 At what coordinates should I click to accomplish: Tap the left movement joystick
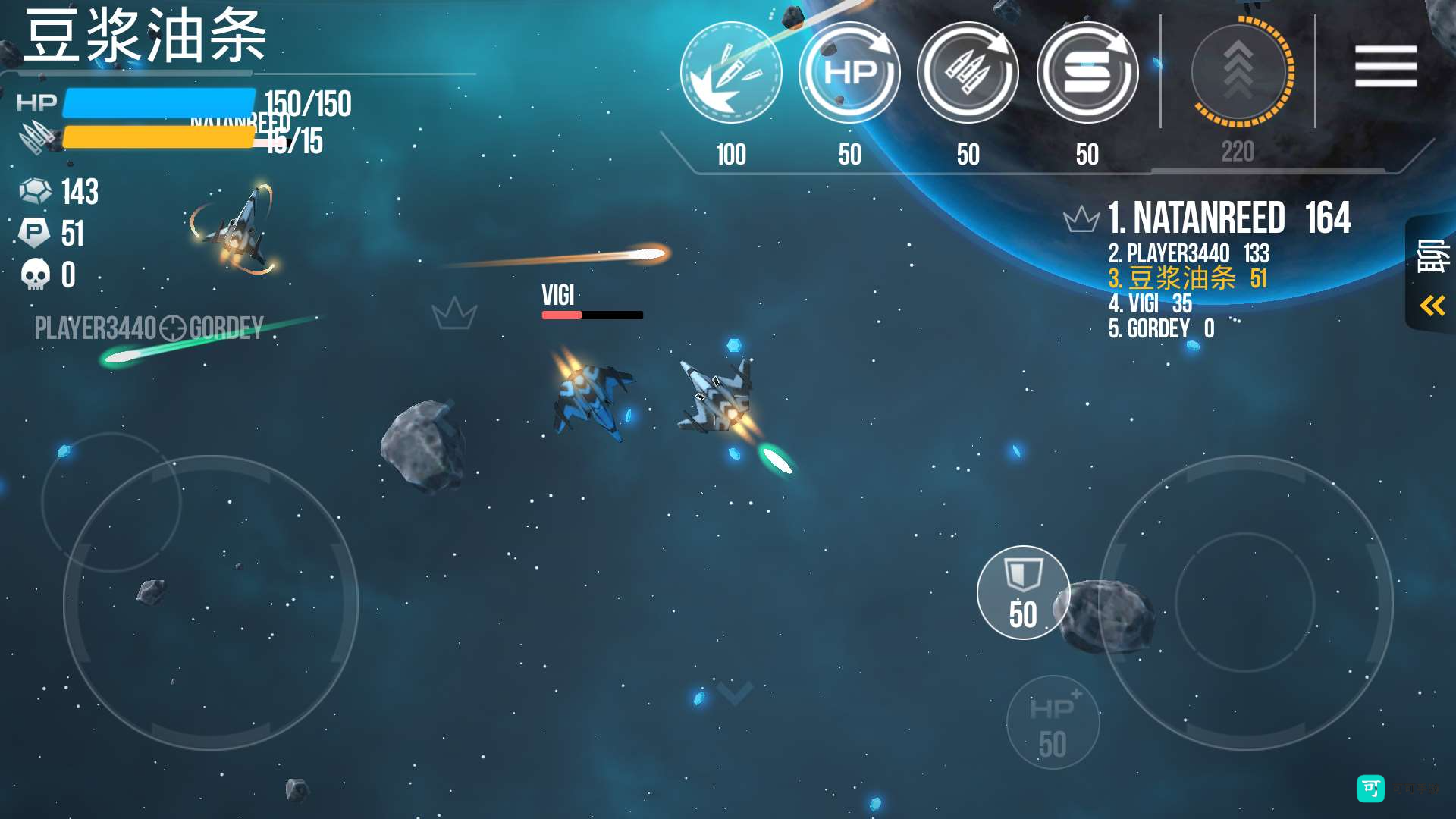pyautogui.click(x=211, y=603)
